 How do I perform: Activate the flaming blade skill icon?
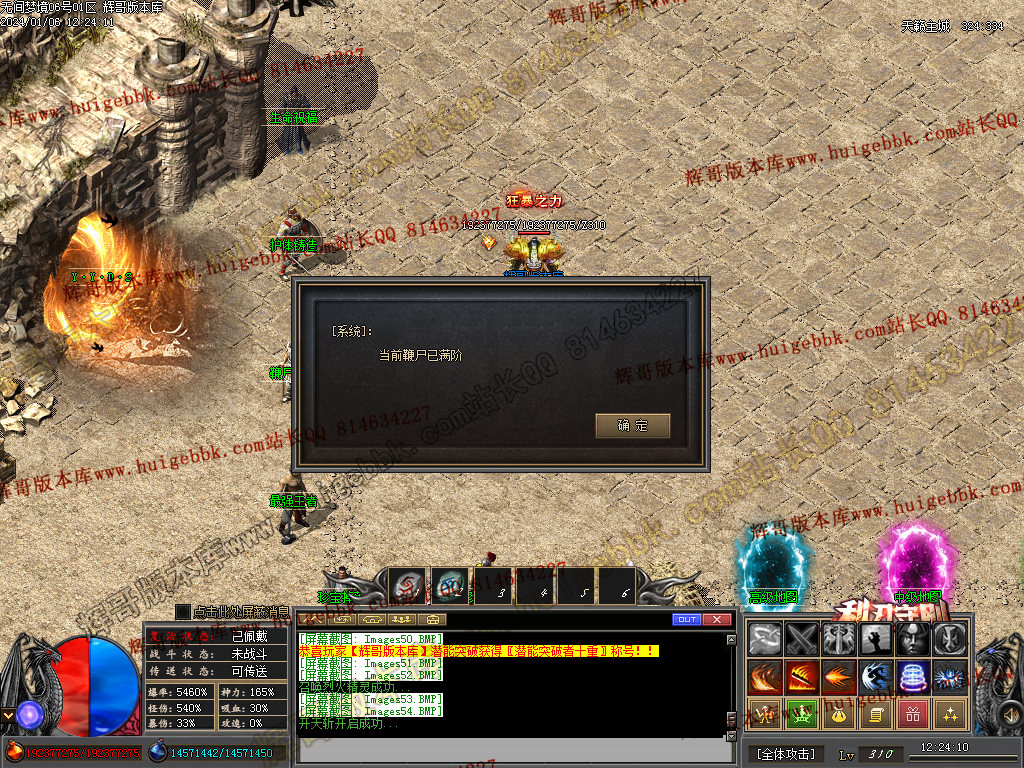(802, 677)
